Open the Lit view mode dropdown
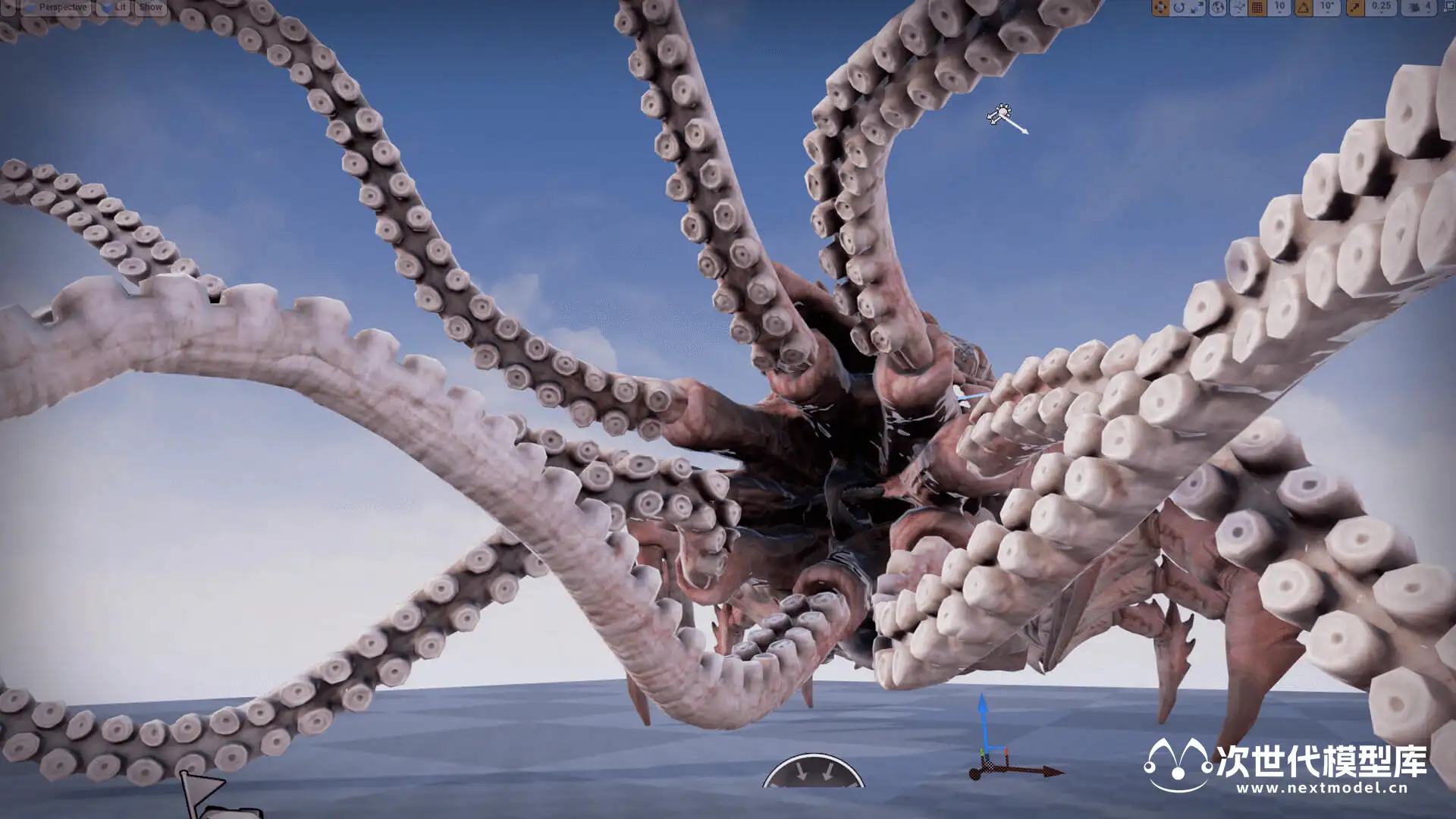This screenshot has height=819, width=1456. (x=115, y=8)
